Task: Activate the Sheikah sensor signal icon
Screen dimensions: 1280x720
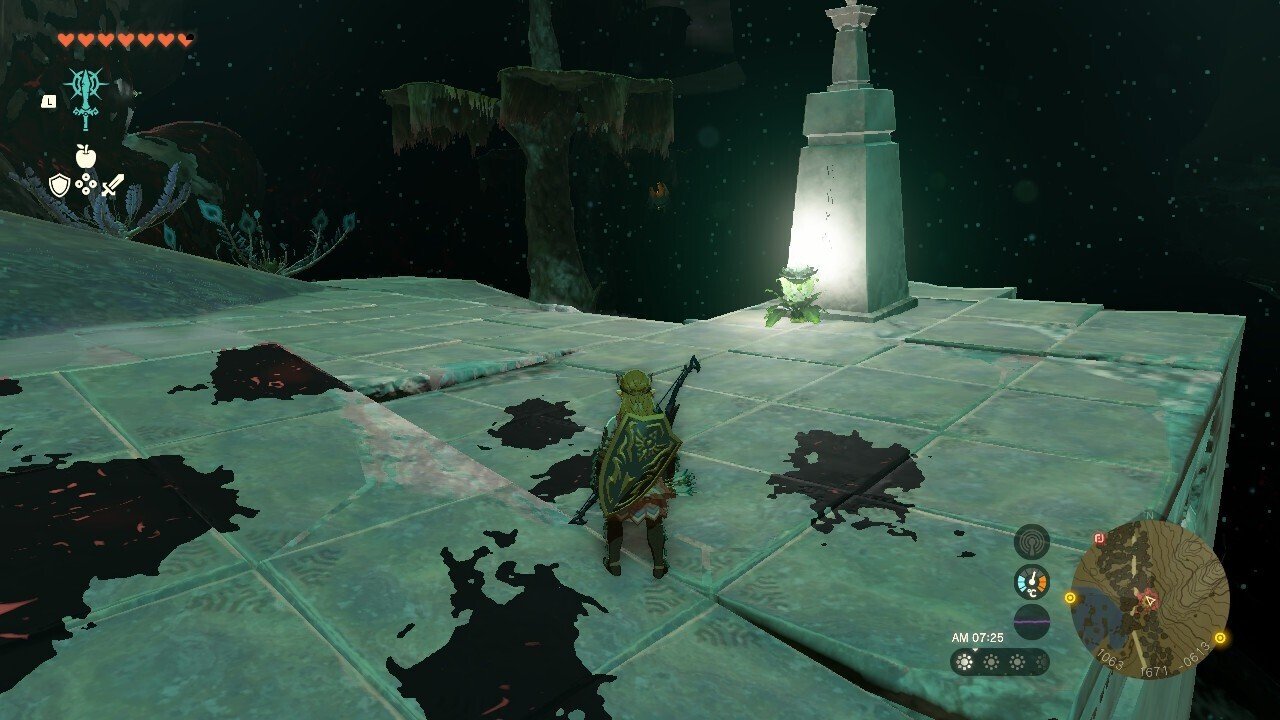Action: (x=1031, y=542)
